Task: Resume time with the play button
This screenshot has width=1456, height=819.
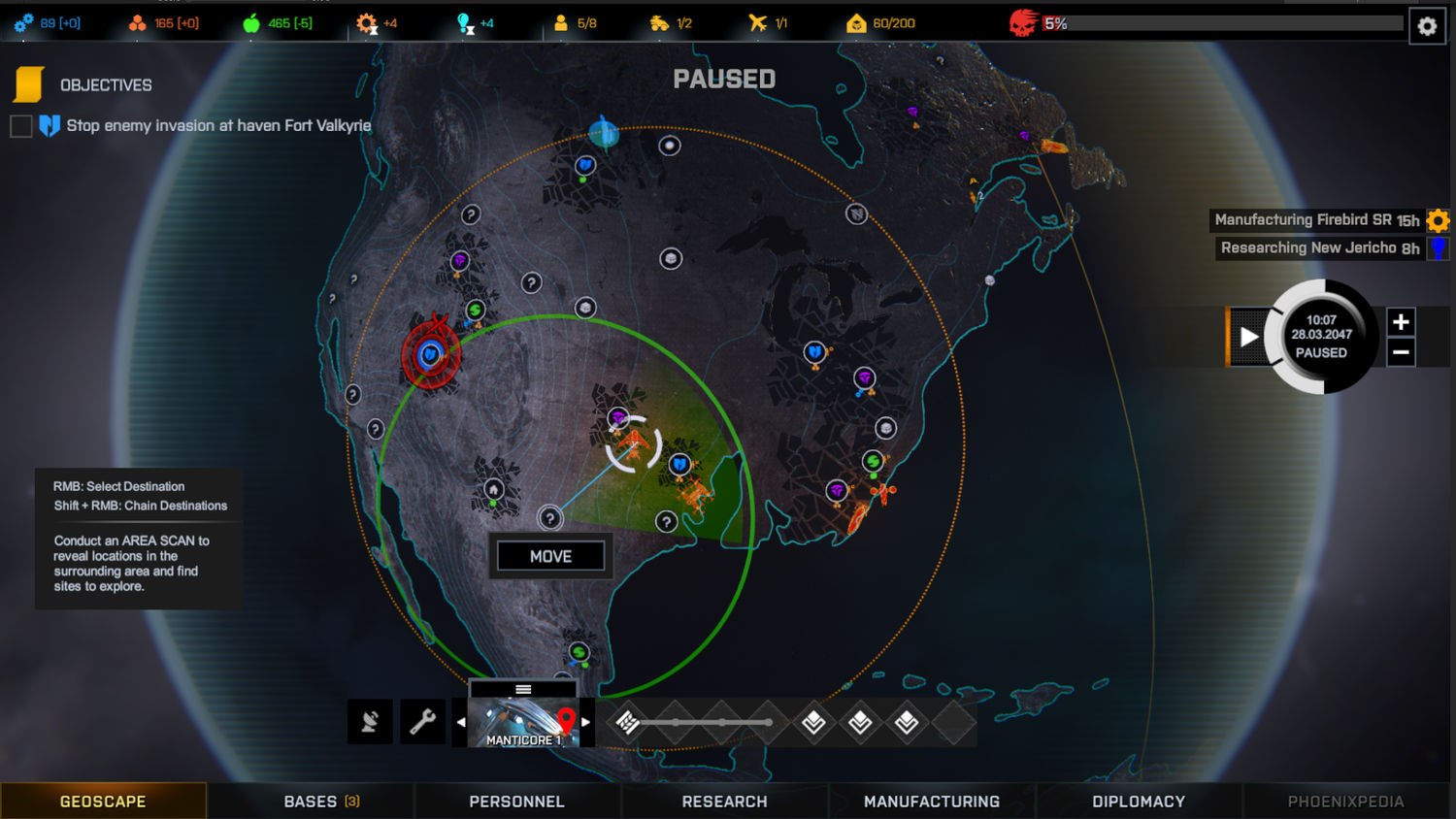Action: [x=1248, y=337]
